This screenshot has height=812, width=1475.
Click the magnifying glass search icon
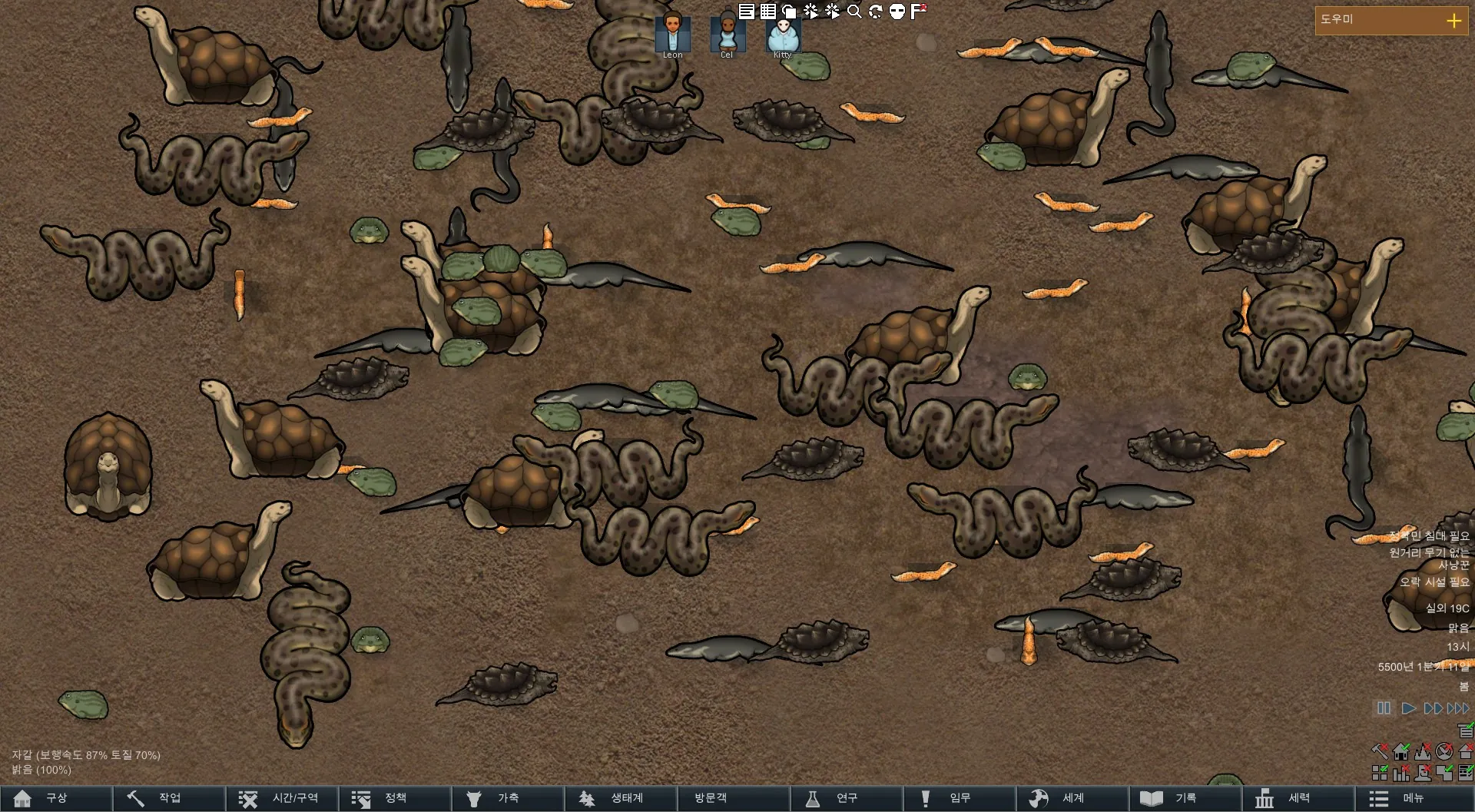(x=854, y=12)
